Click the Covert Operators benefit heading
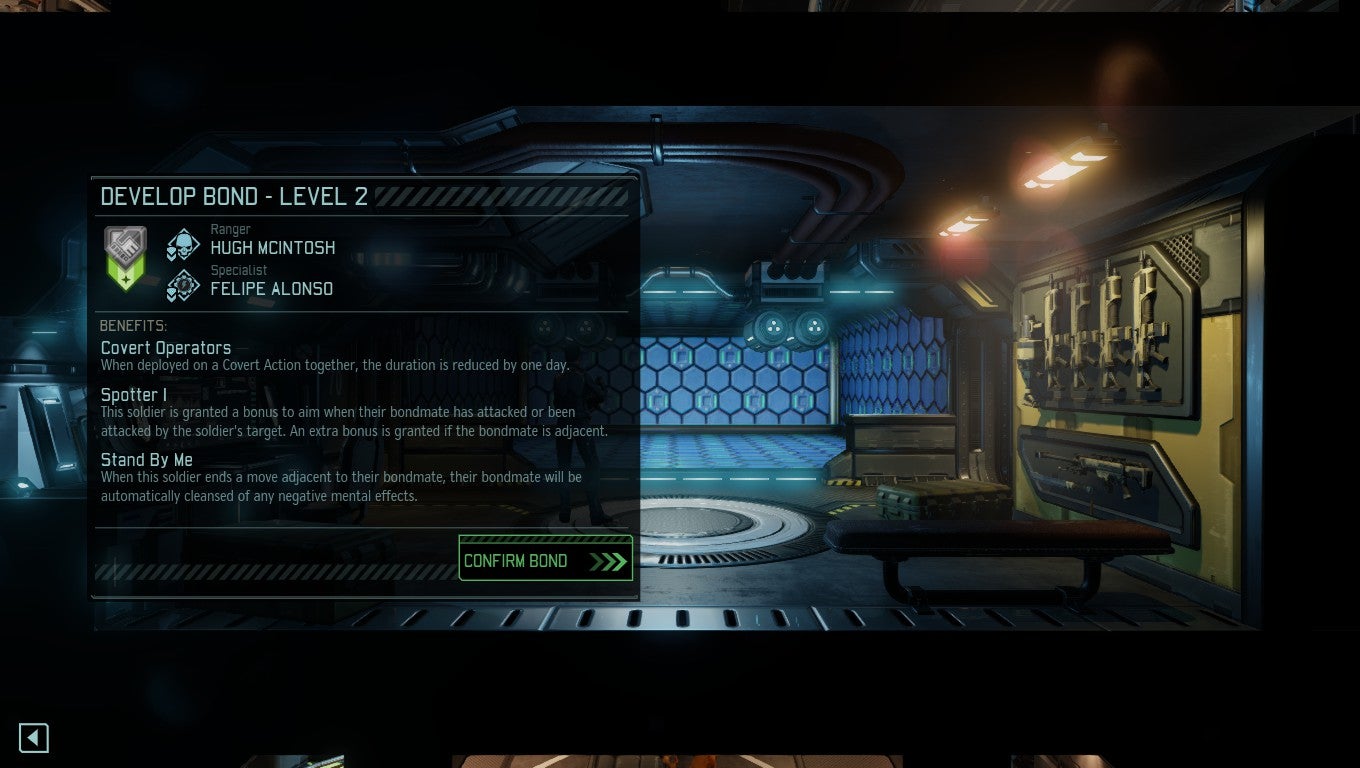The width and height of the screenshot is (1360, 768). pyautogui.click(x=165, y=347)
